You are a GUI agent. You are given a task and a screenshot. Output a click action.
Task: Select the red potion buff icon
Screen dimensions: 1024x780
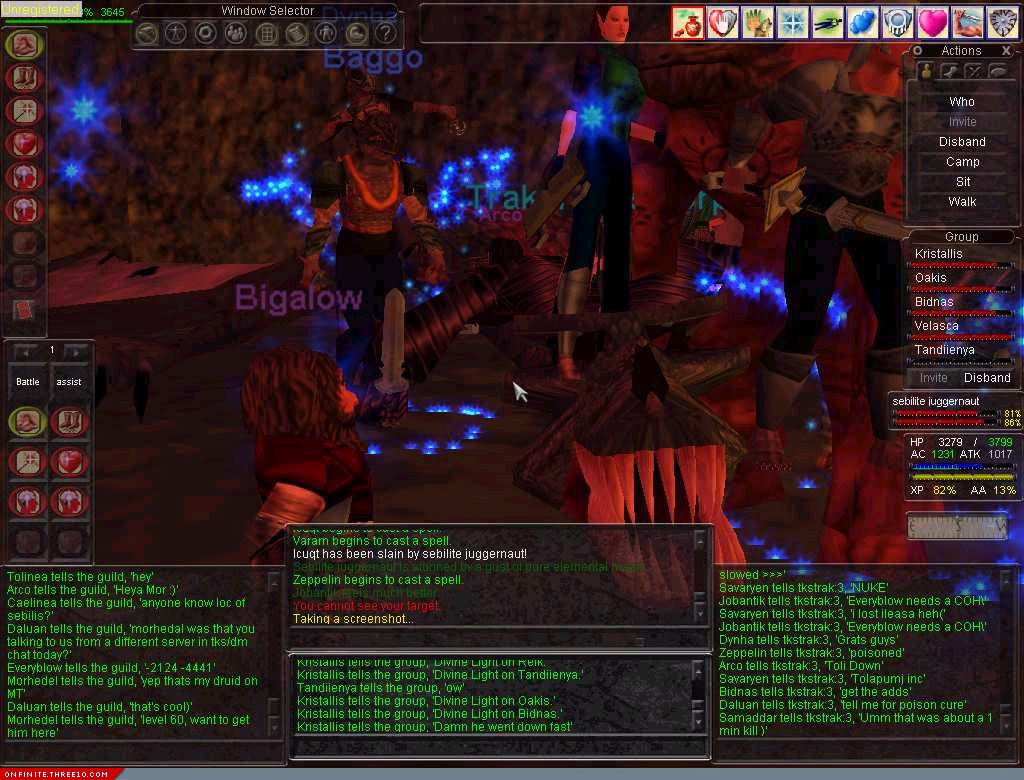687,22
